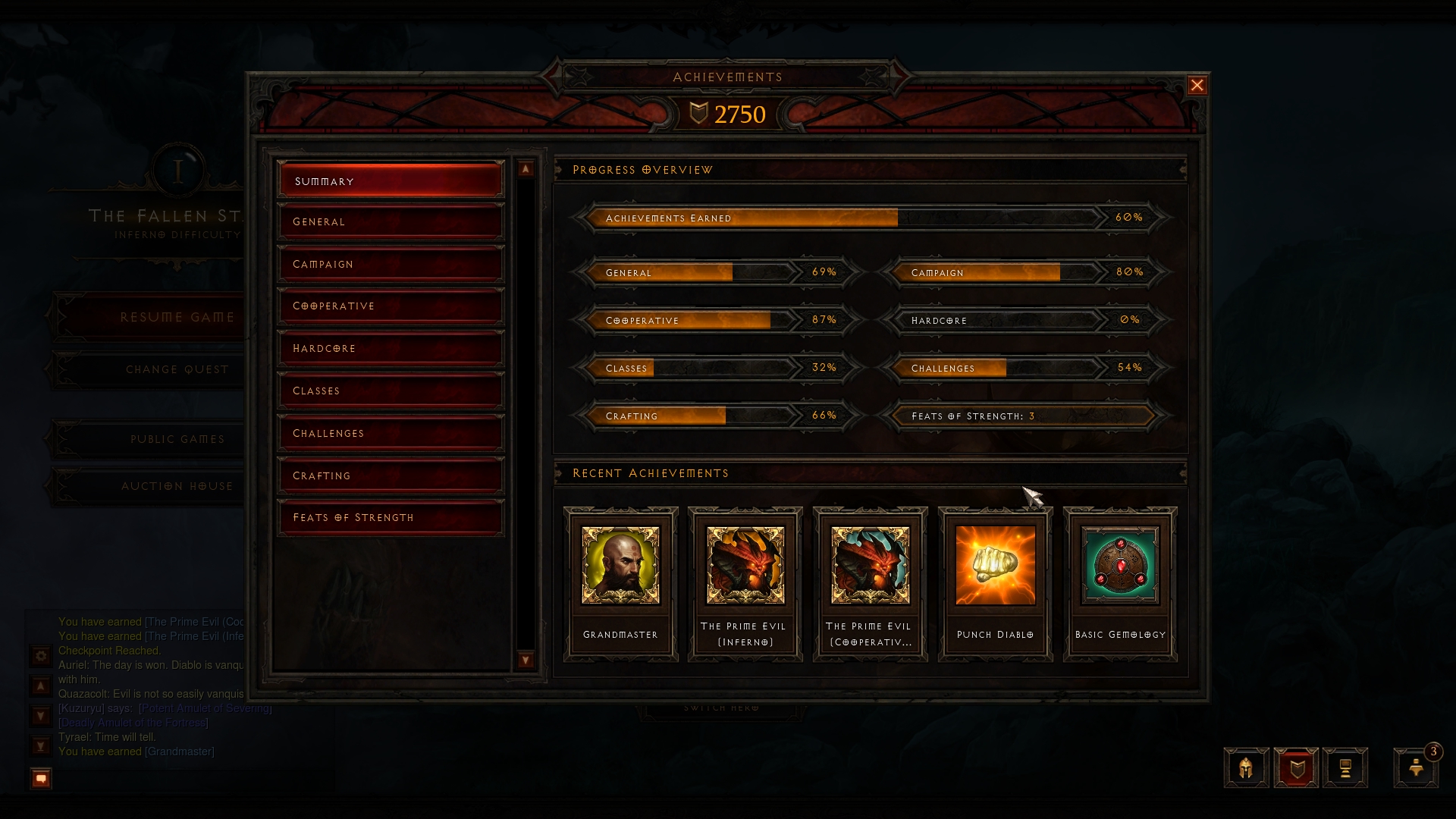Open the General achievements category
Screen dimensions: 1456x819
tap(391, 221)
